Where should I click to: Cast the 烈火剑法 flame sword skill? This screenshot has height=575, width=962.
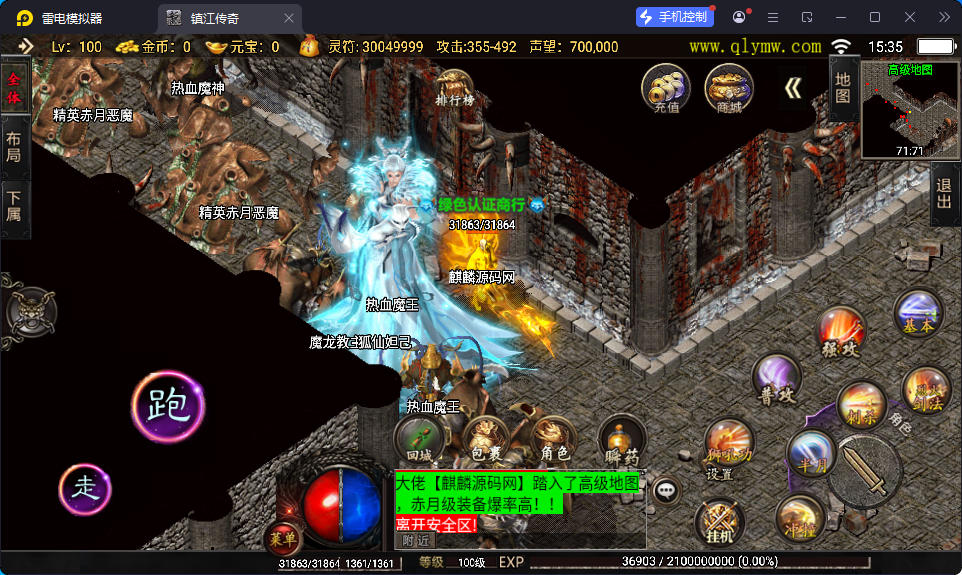926,391
